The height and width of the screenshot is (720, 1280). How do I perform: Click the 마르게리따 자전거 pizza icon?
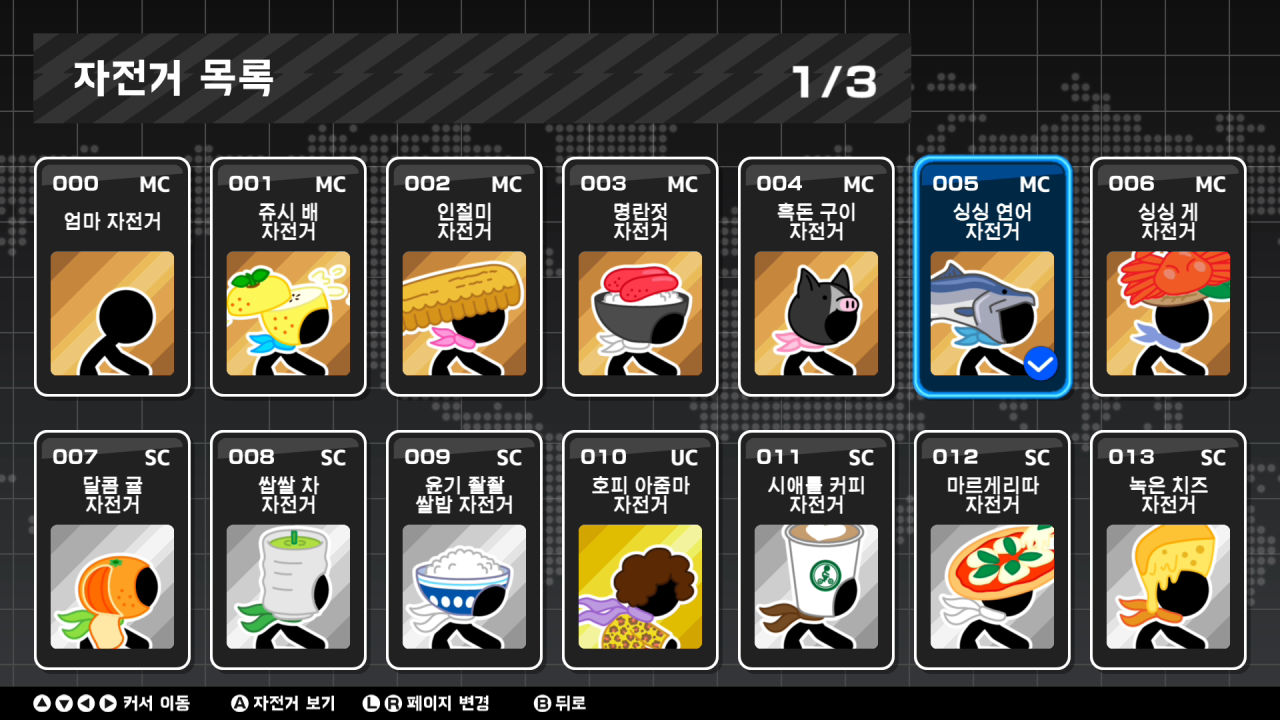[x=992, y=588]
